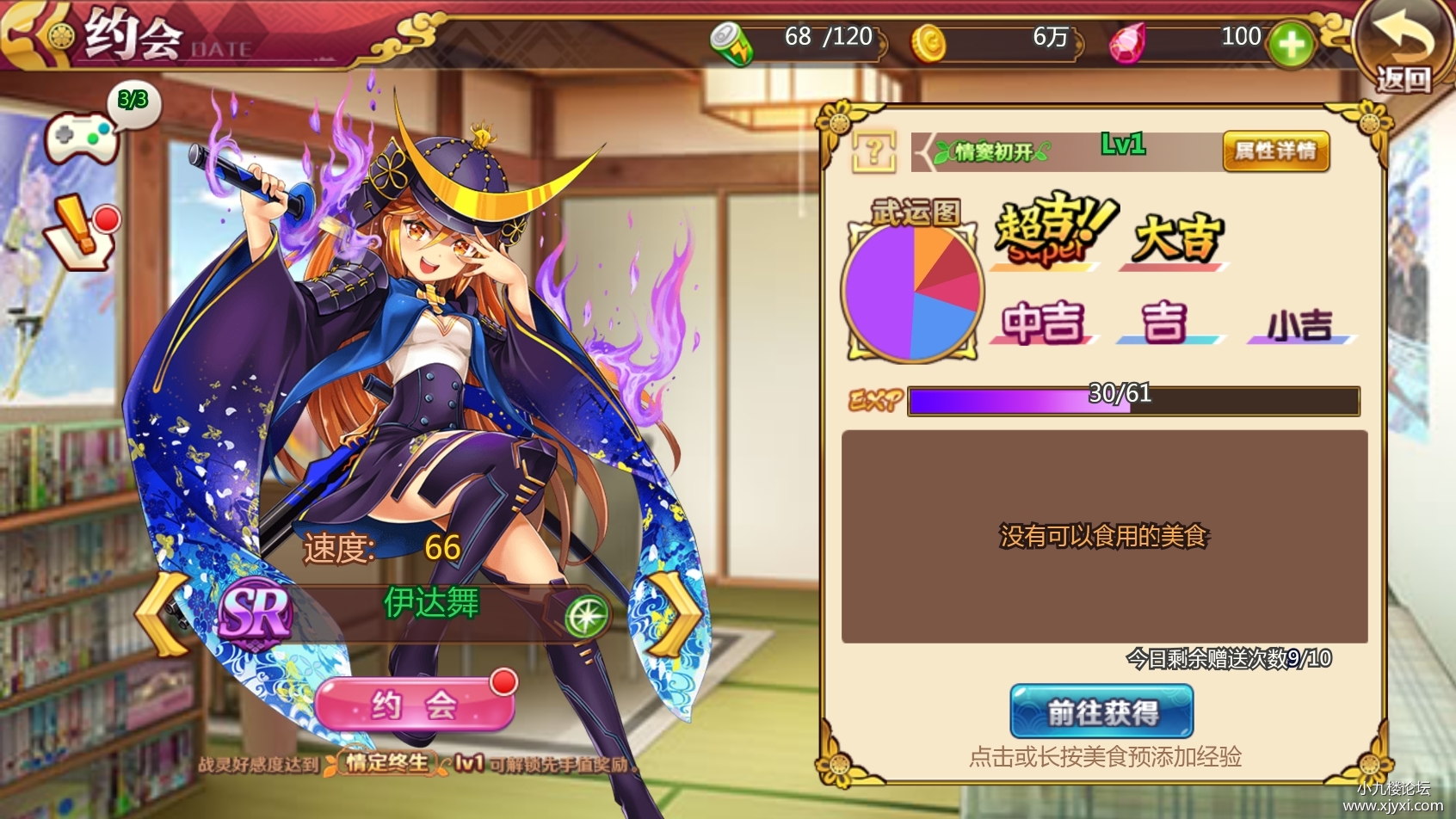Click the 返回 back button
The width and height of the screenshot is (1456, 819).
[1401, 48]
